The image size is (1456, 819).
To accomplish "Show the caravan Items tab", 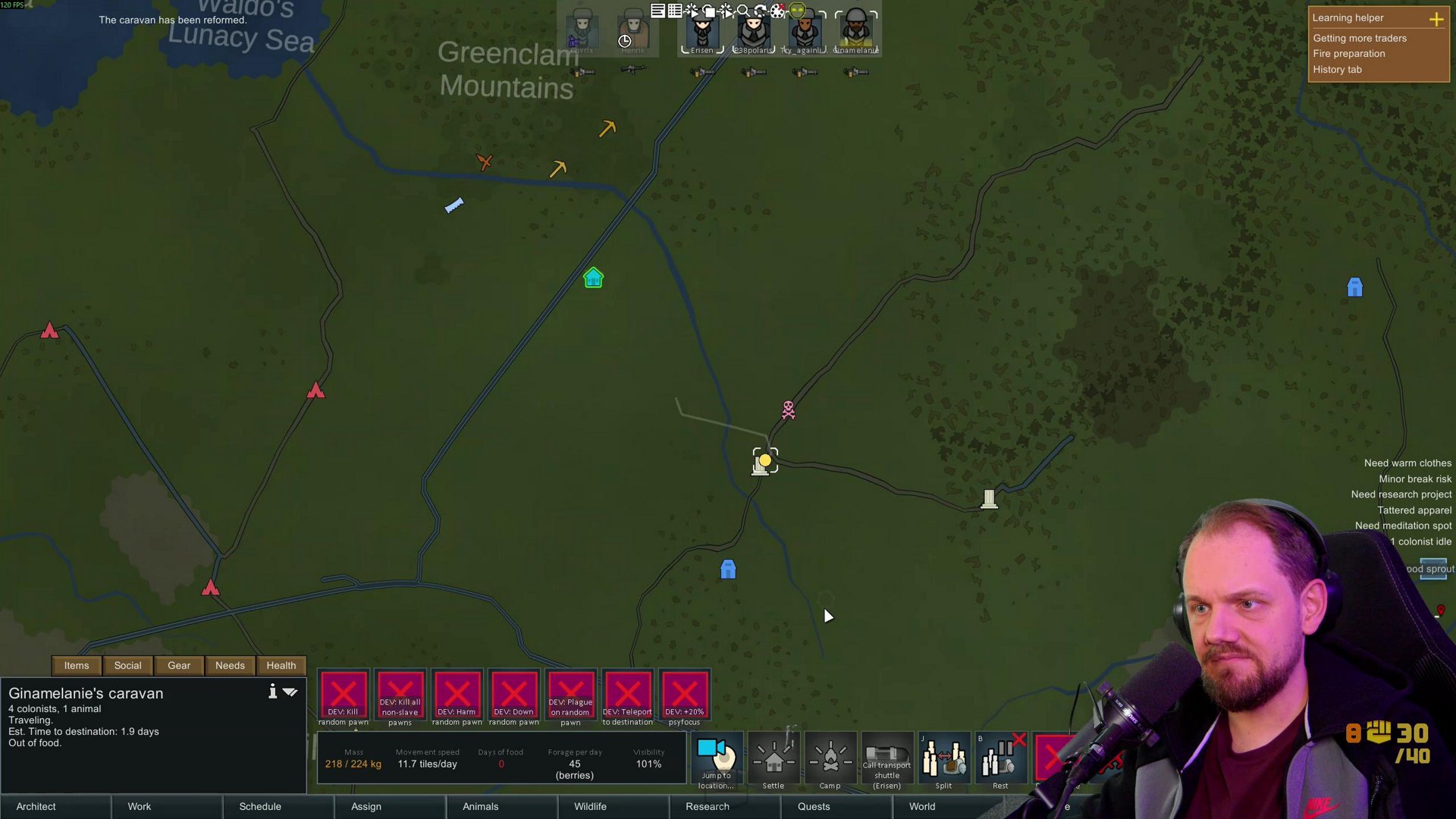I will (77, 665).
